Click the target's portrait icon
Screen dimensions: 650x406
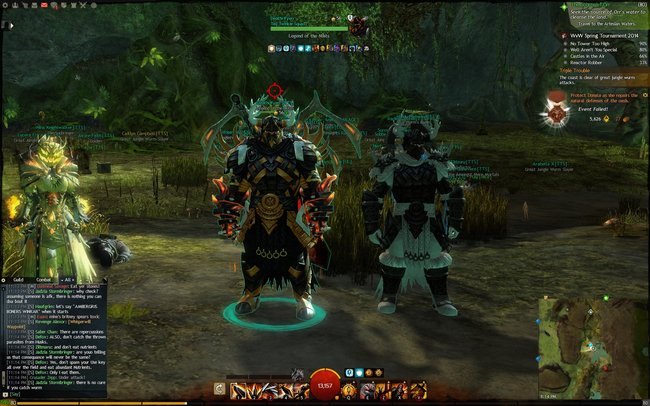click(x=357, y=24)
